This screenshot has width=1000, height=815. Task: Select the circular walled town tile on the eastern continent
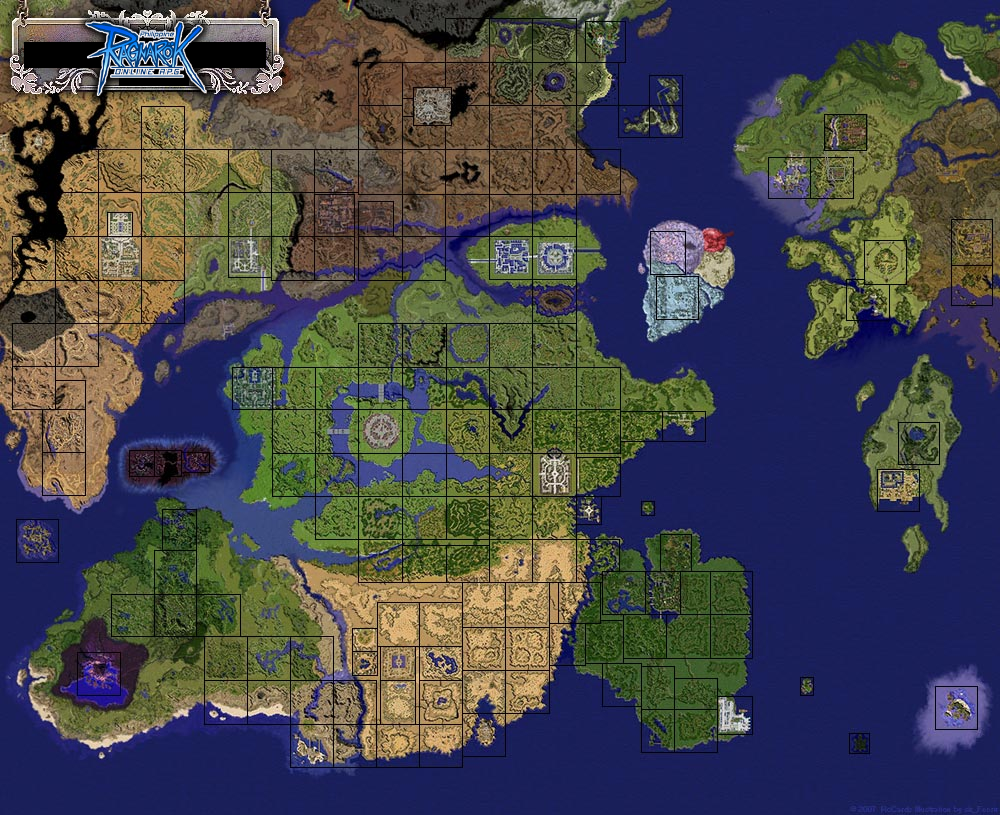point(885,261)
